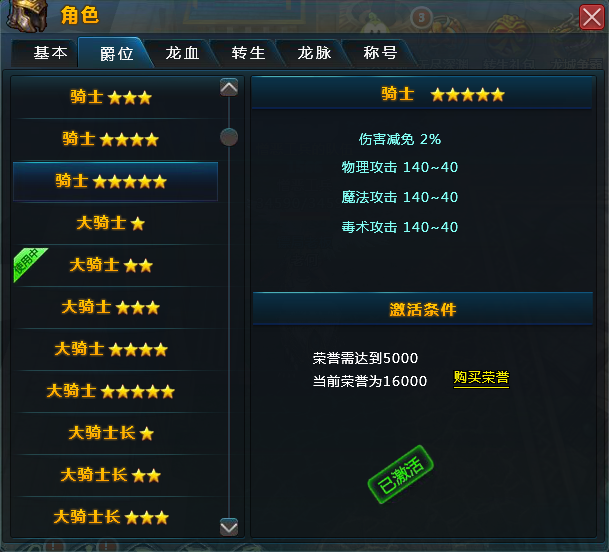The image size is (609, 552).
Task: Click the rank list scroll-down arrow
Action: pos(229,526)
